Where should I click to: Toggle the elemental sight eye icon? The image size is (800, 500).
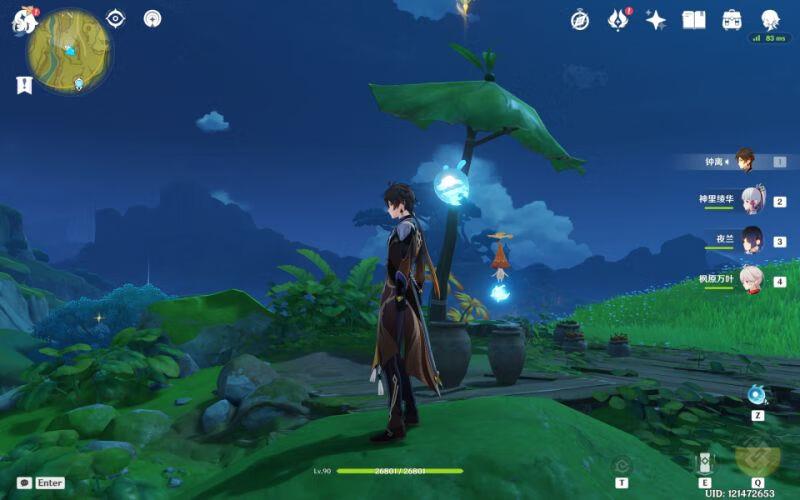pos(116,18)
